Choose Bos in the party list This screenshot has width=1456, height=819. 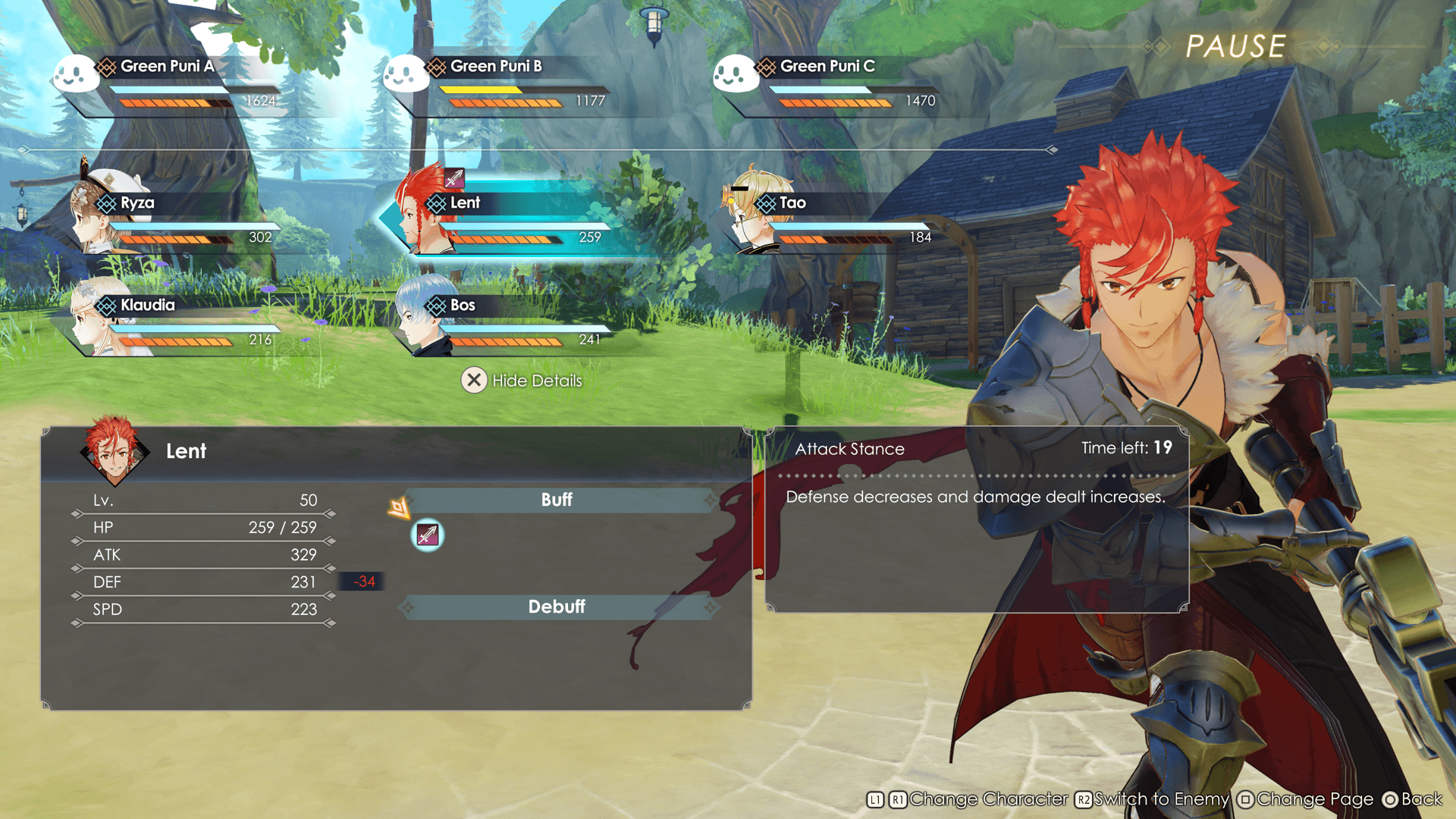click(507, 321)
